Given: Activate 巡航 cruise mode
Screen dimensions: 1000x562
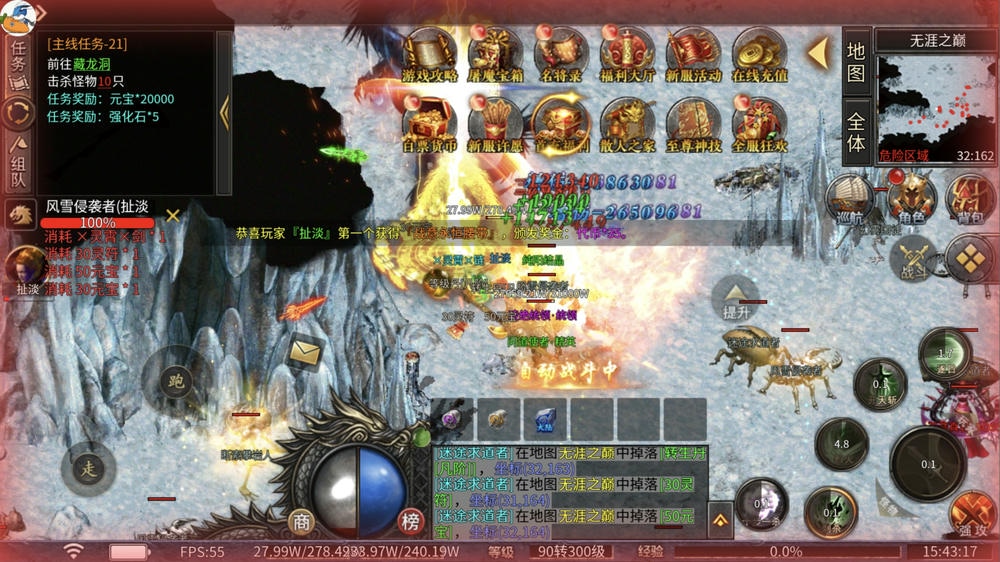Looking at the screenshot, I should pyautogui.click(x=851, y=198).
